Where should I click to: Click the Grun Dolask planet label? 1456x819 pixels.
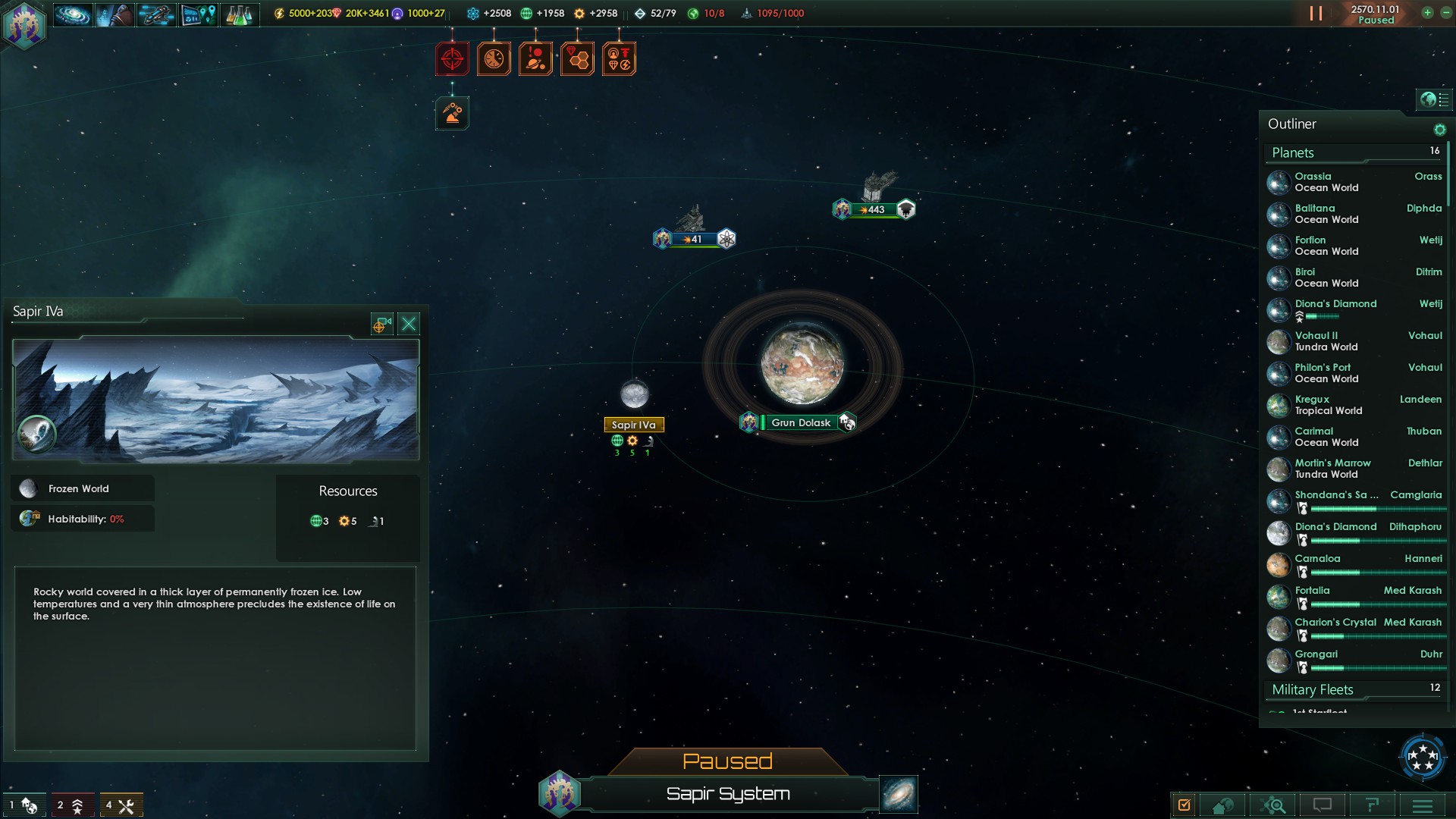(x=800, y=422)
